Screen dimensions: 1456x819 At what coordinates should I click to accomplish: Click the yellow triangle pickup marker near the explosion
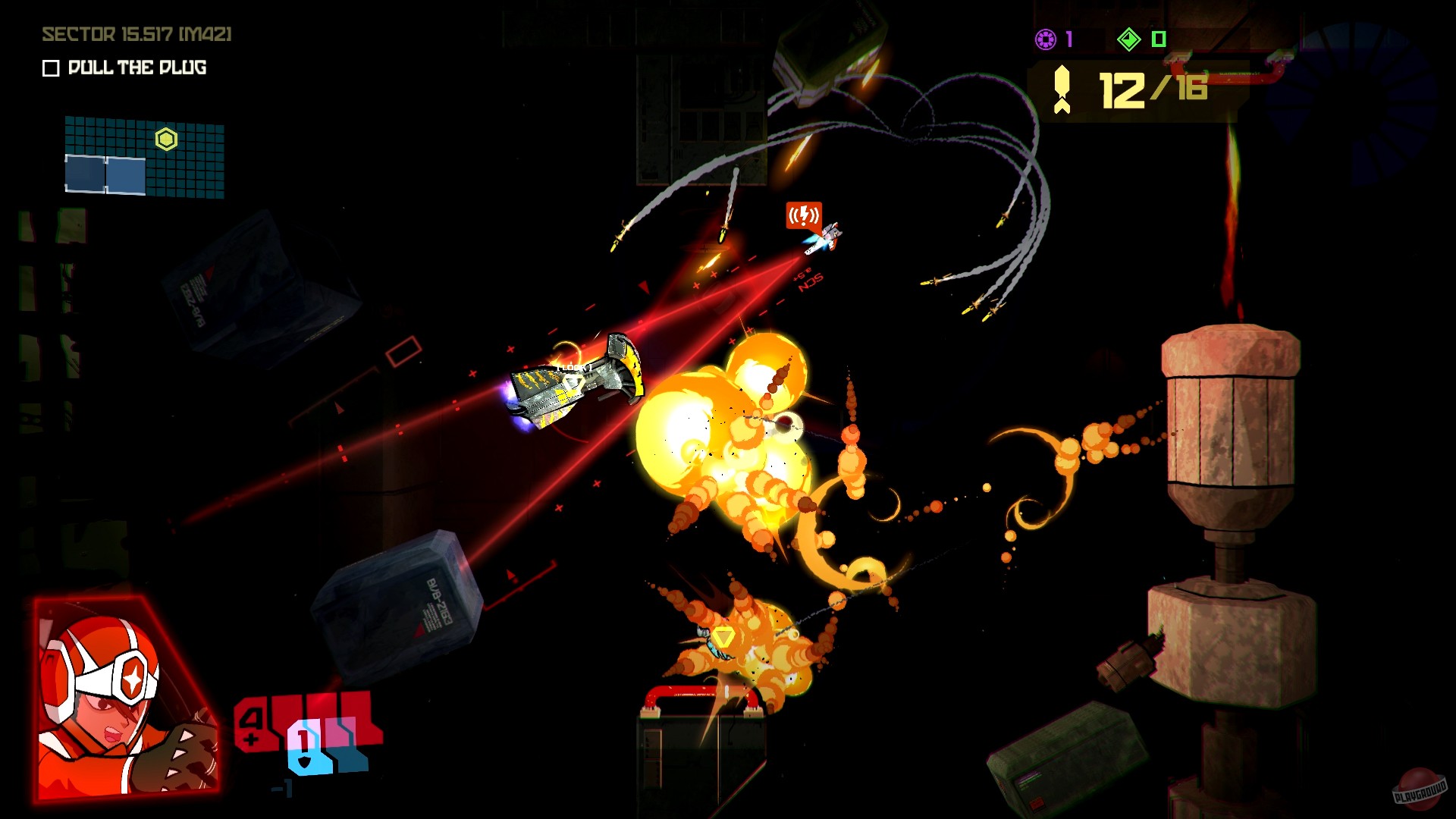(724, 636)
